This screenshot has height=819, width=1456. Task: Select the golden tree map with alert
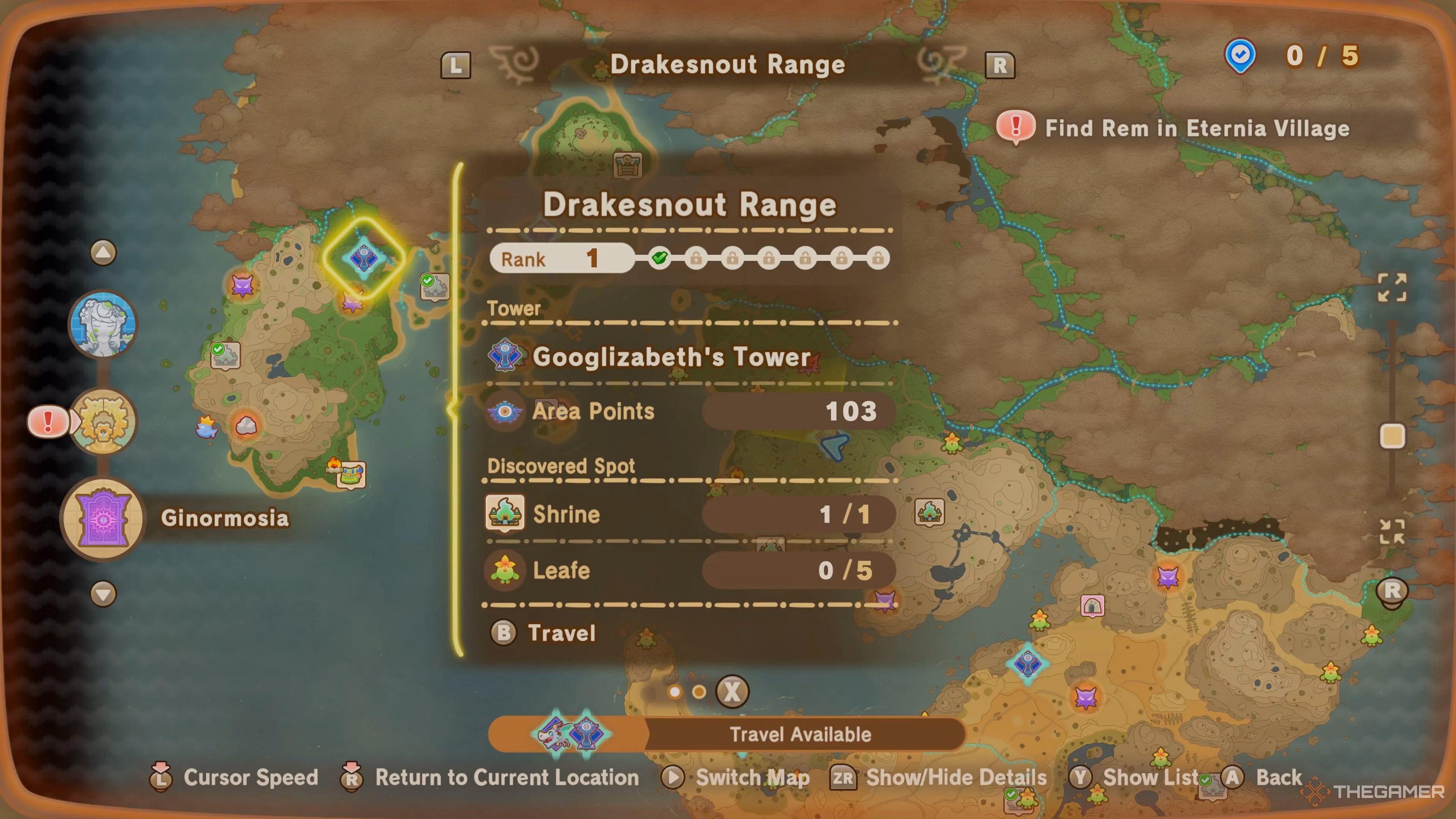(x=103, y=422)
